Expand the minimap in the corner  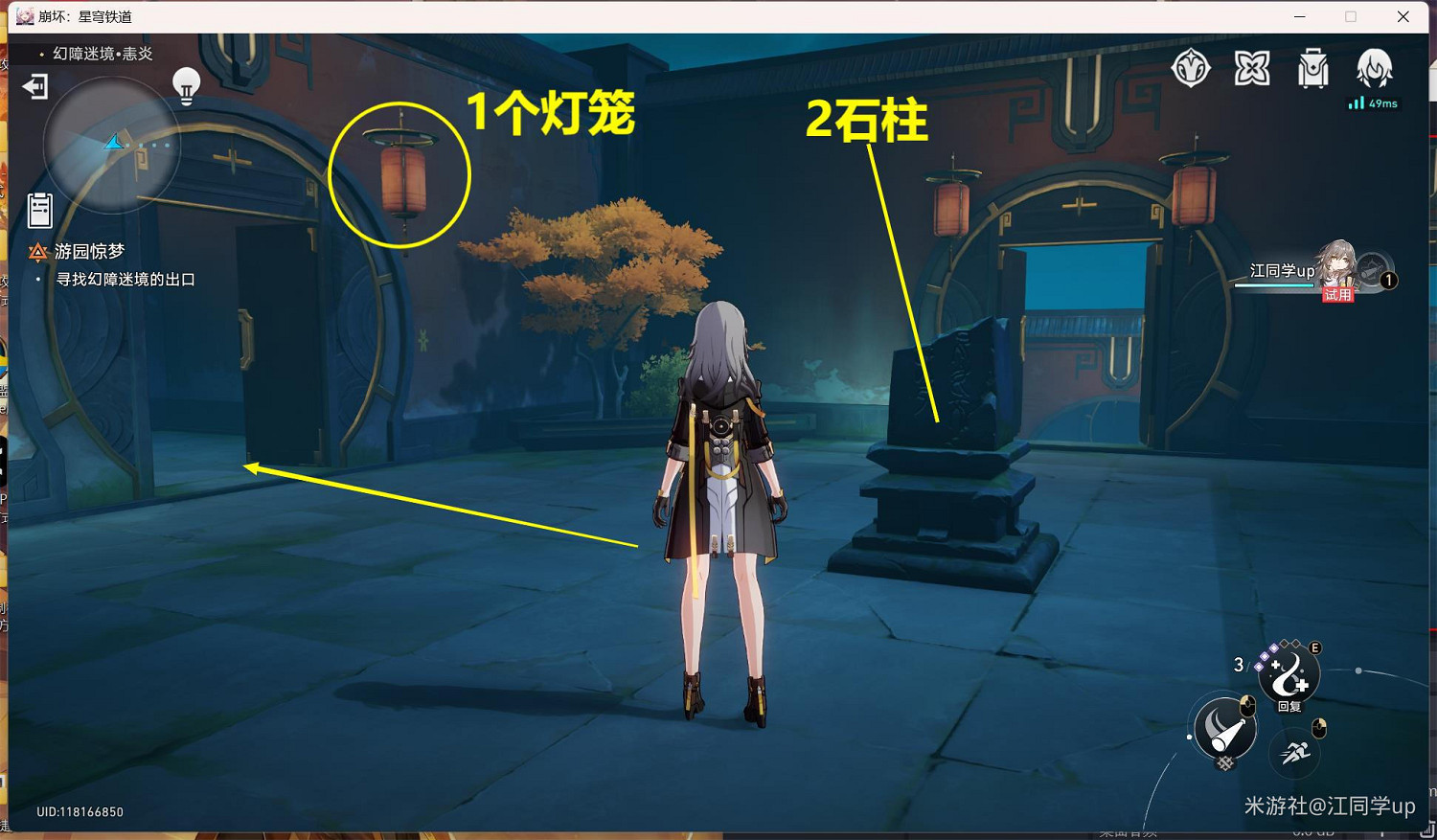click(x=112, y=144)
